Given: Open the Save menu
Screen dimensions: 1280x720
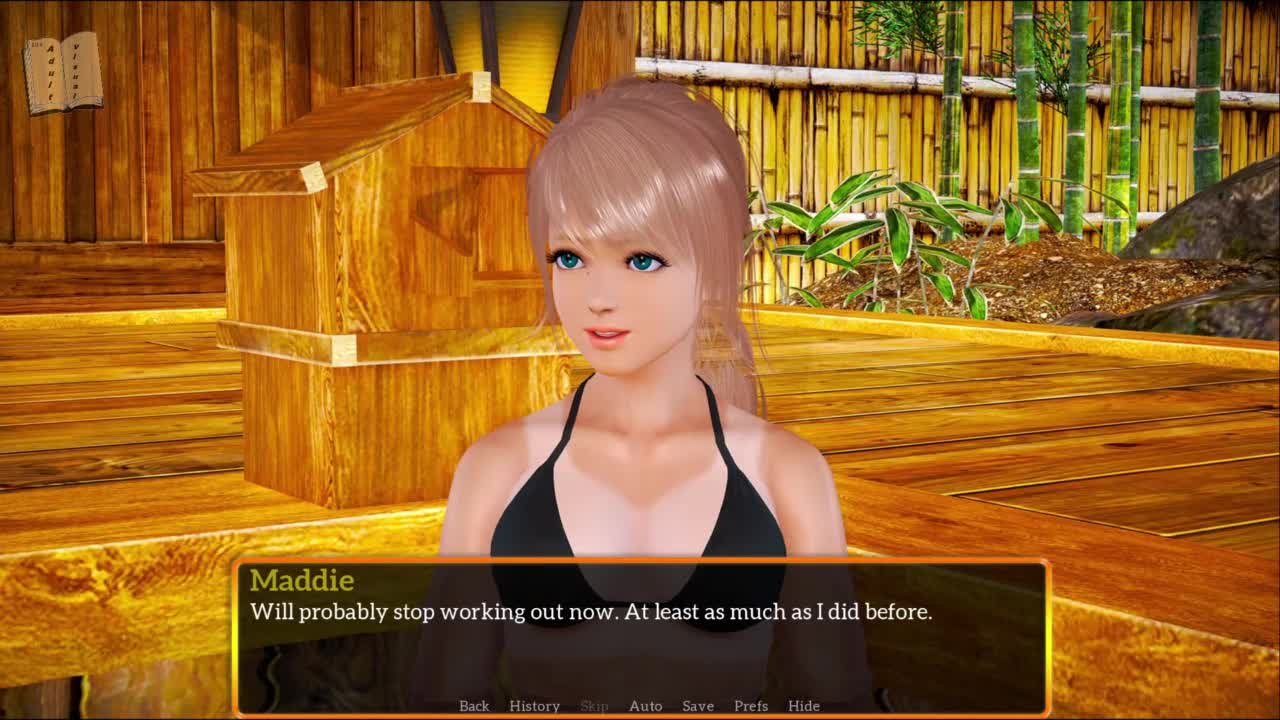Looking at the screenshot, I should (697, 706).
